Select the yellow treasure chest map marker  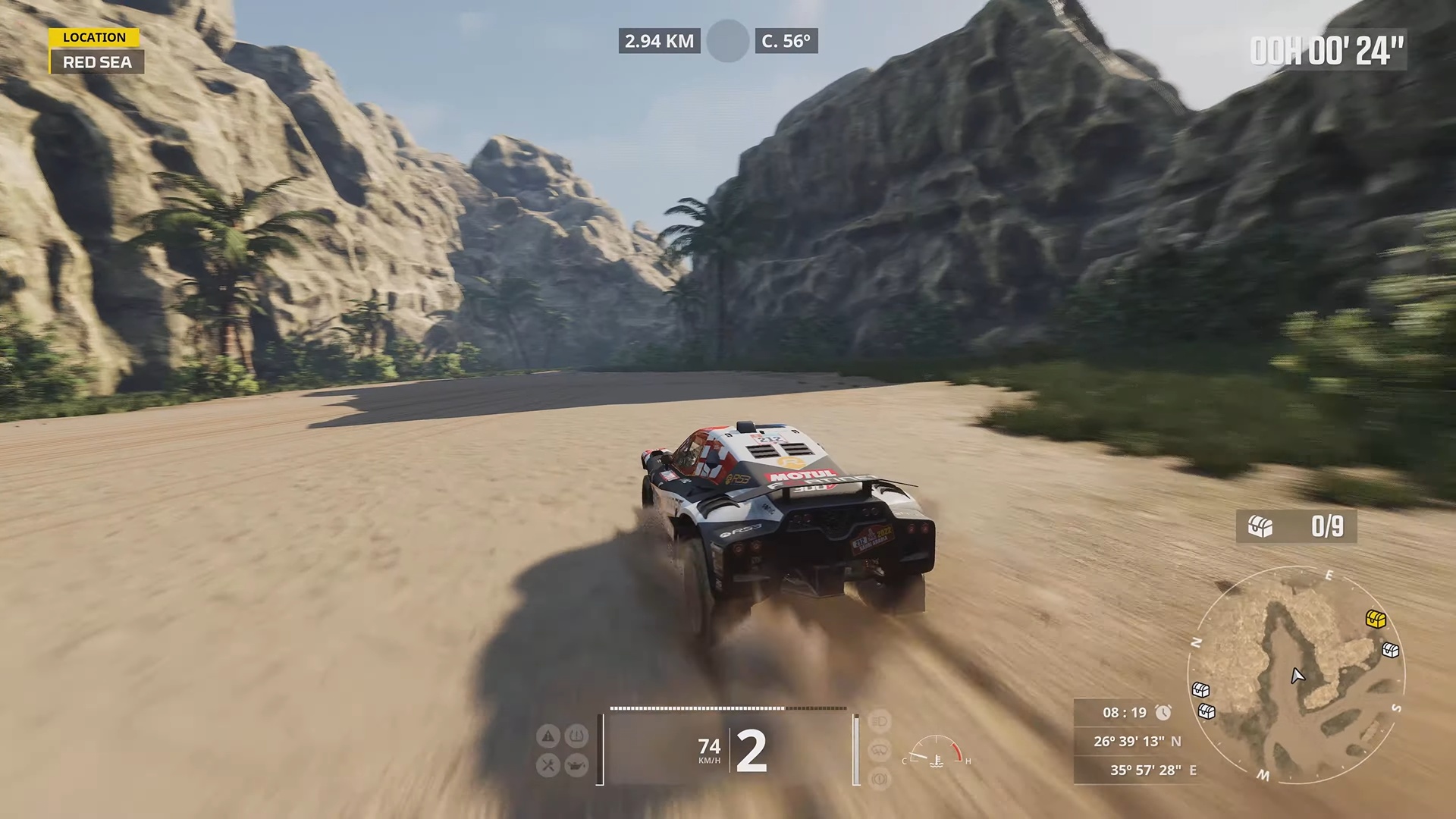point(1376,619)
